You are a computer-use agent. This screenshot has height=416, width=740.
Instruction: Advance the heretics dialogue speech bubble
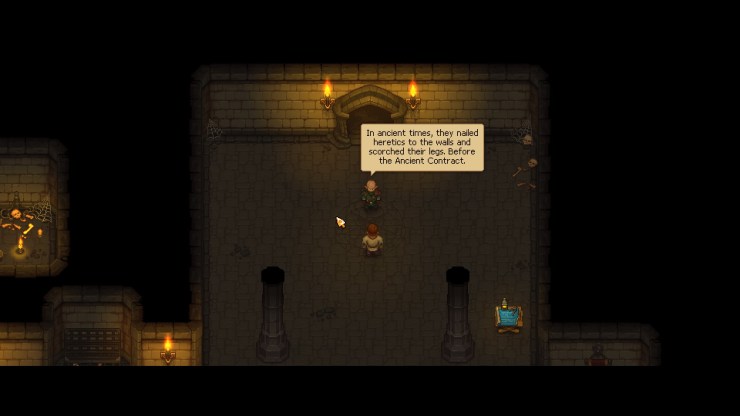tap(421, 147)
